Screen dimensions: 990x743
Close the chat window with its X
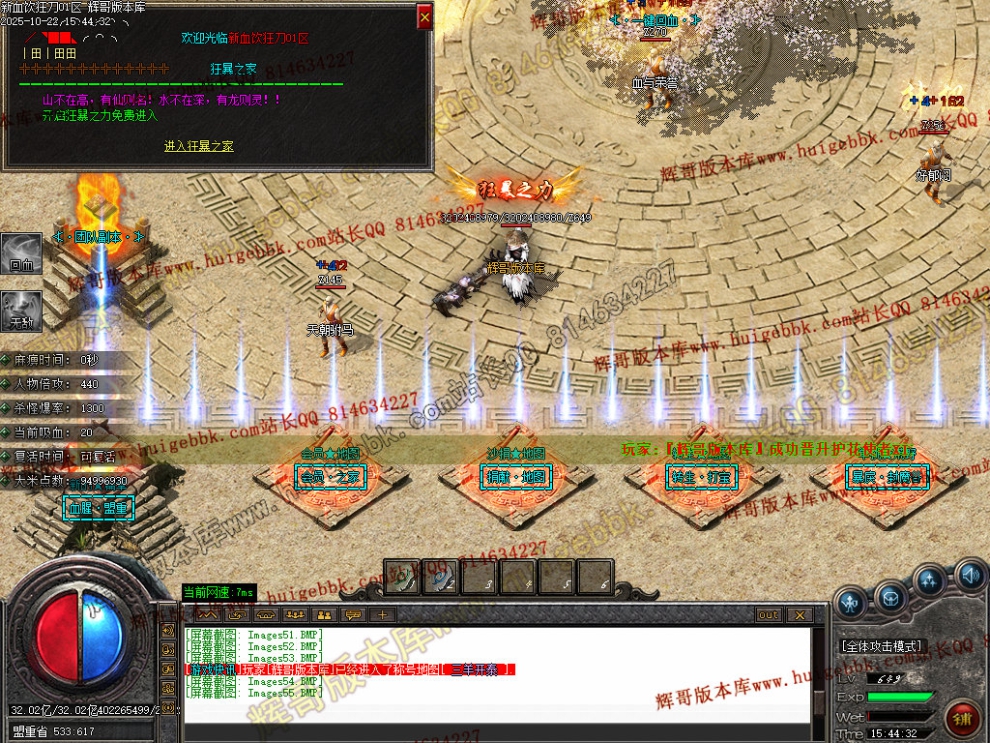799,615
